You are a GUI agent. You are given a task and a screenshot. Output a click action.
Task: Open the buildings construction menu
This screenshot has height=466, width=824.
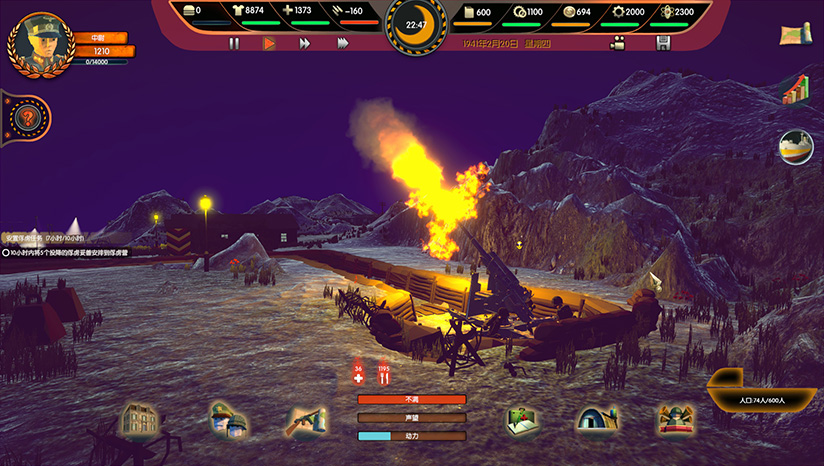139,418
